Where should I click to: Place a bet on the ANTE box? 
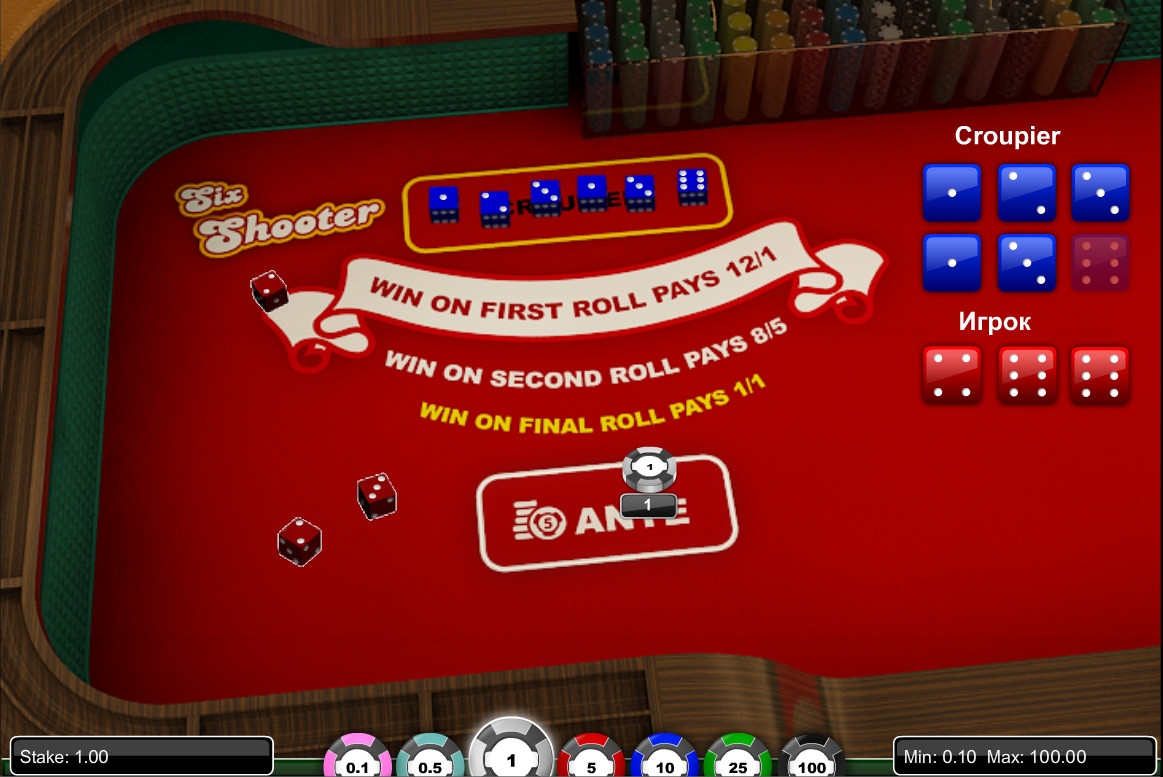[x=606, y=515]
